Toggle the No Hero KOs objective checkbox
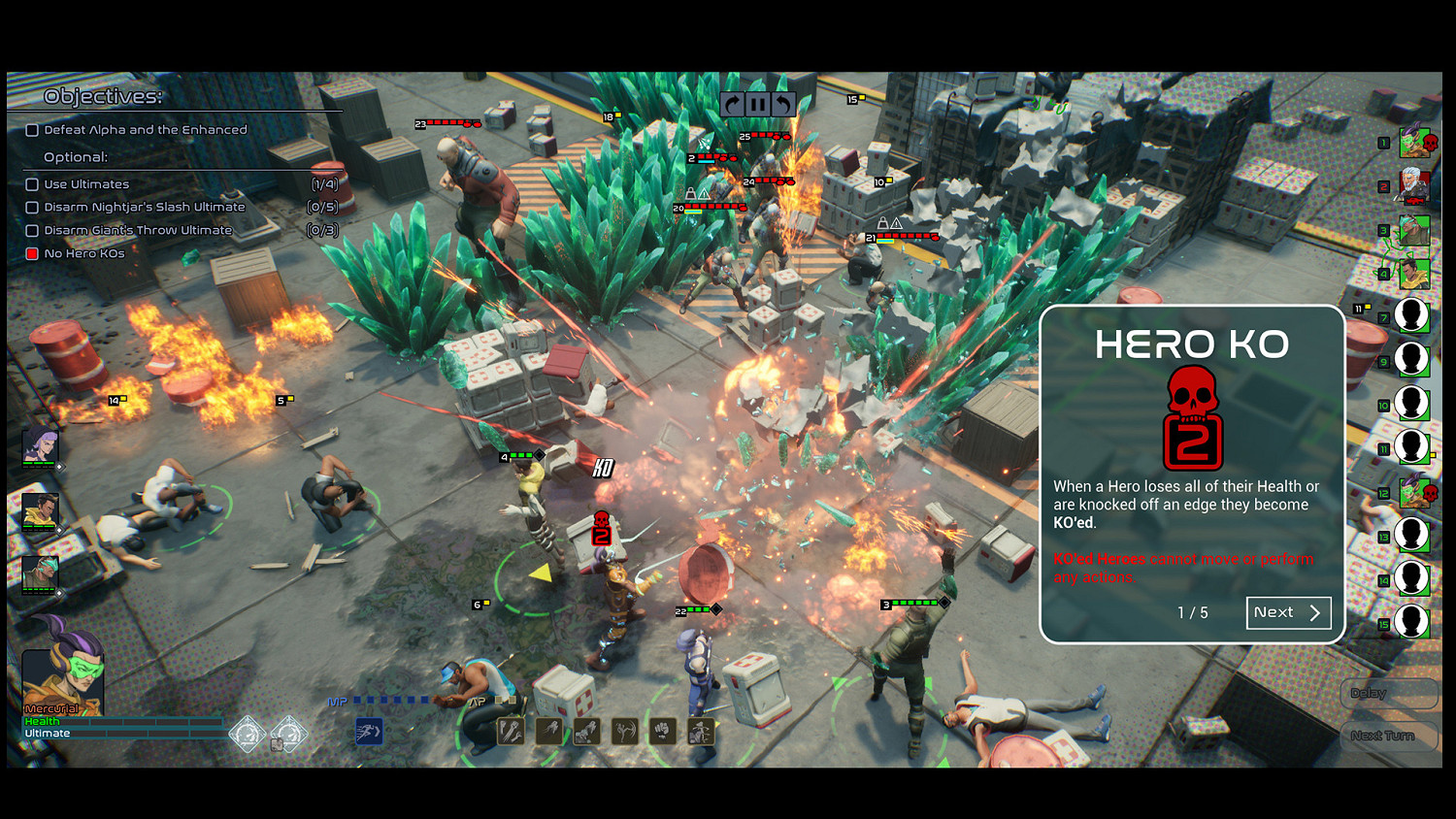Viewport: 1456px width, 819px height. coord(32,253)
